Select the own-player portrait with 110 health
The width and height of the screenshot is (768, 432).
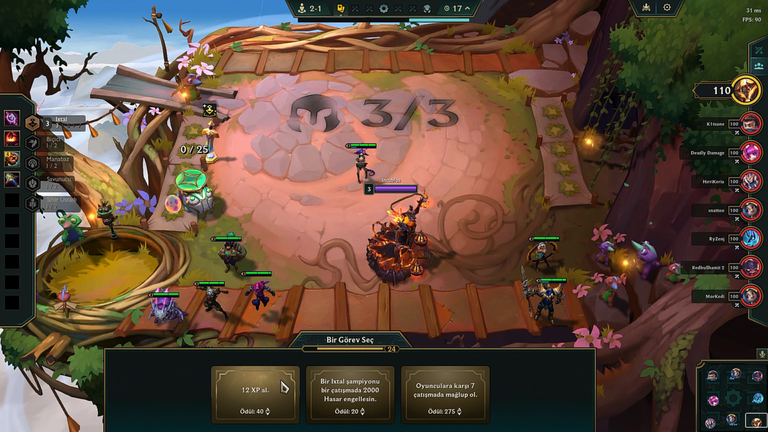click(746, 91)
